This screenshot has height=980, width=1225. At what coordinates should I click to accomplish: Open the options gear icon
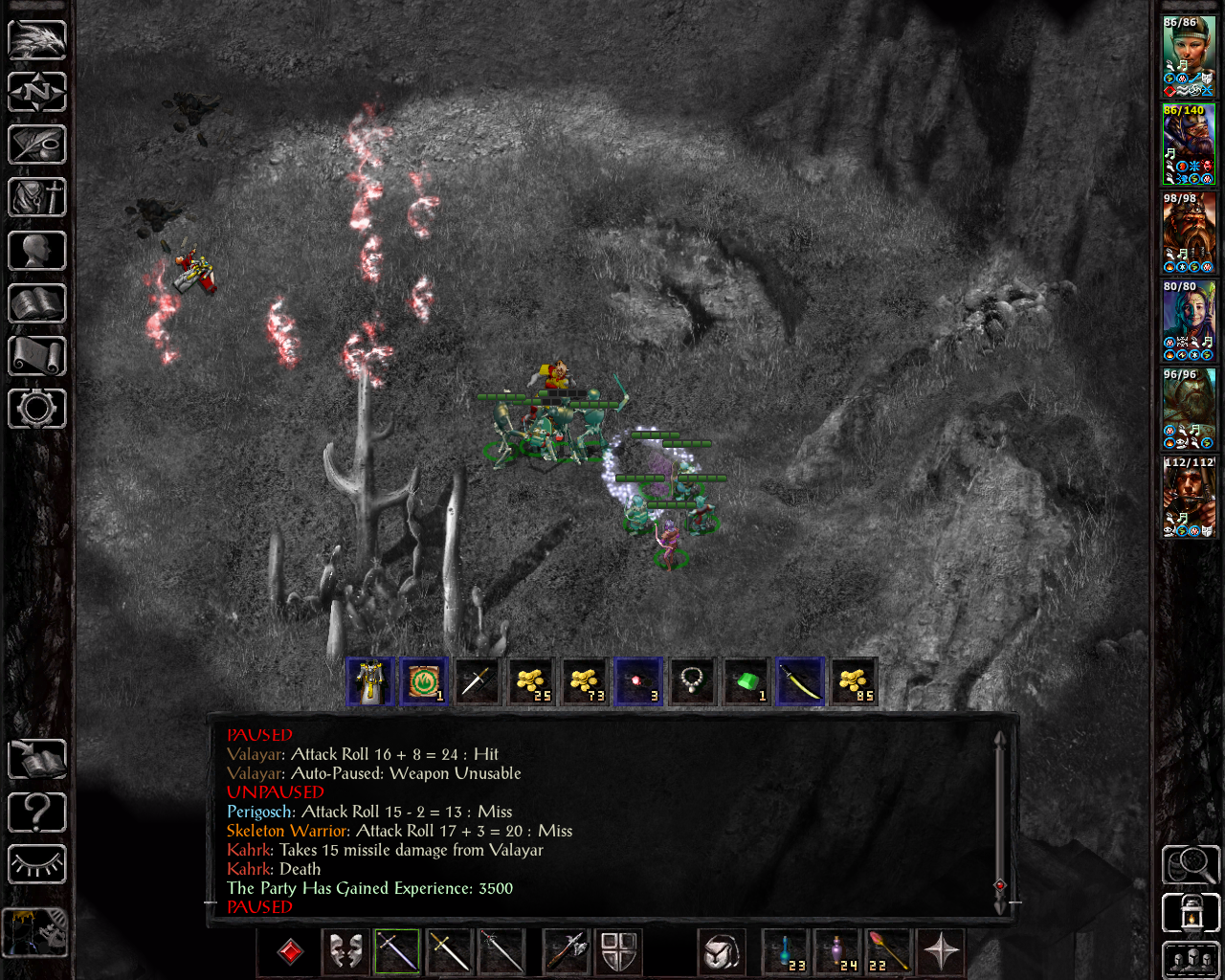point(37,409)
